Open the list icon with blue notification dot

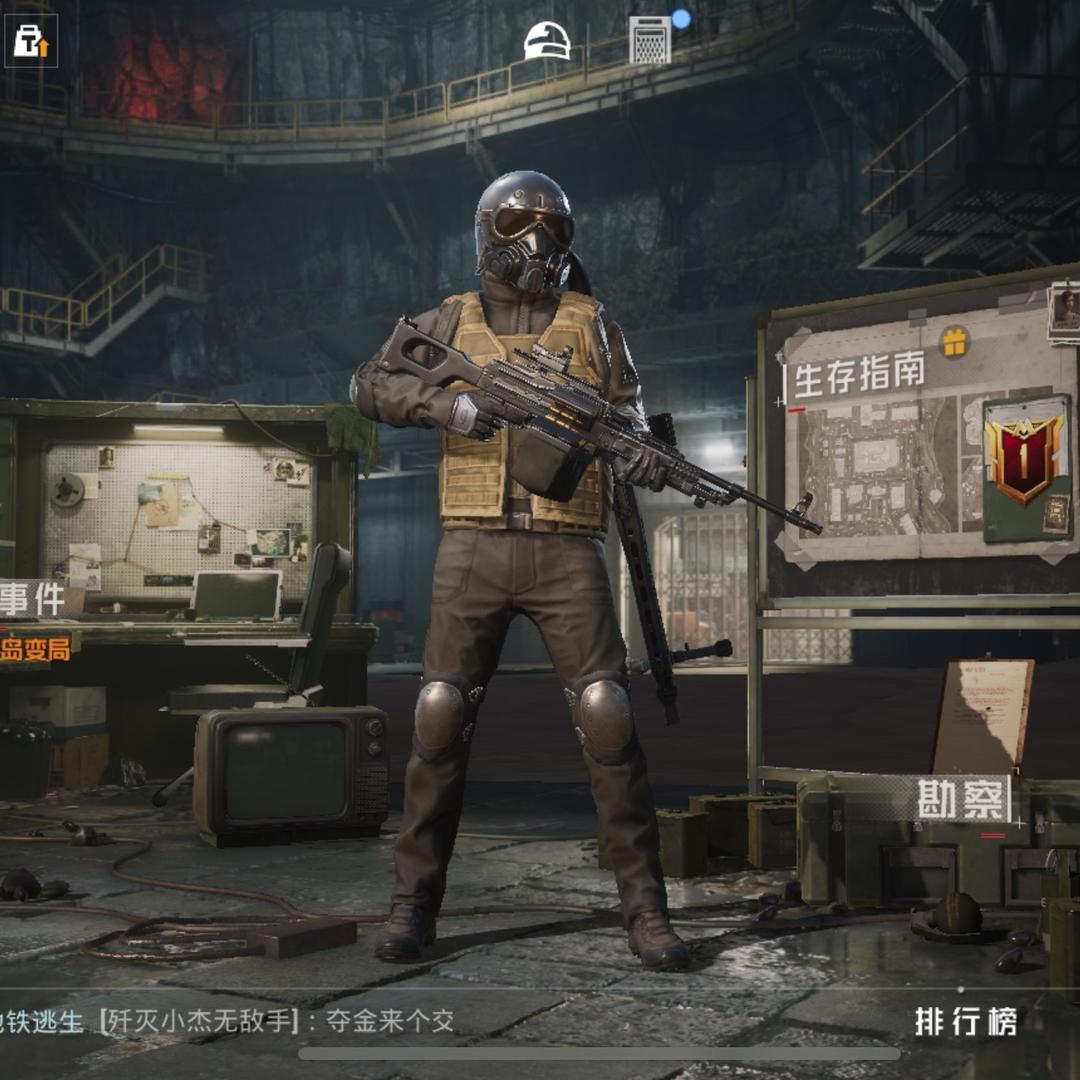(x=650, y=40)
